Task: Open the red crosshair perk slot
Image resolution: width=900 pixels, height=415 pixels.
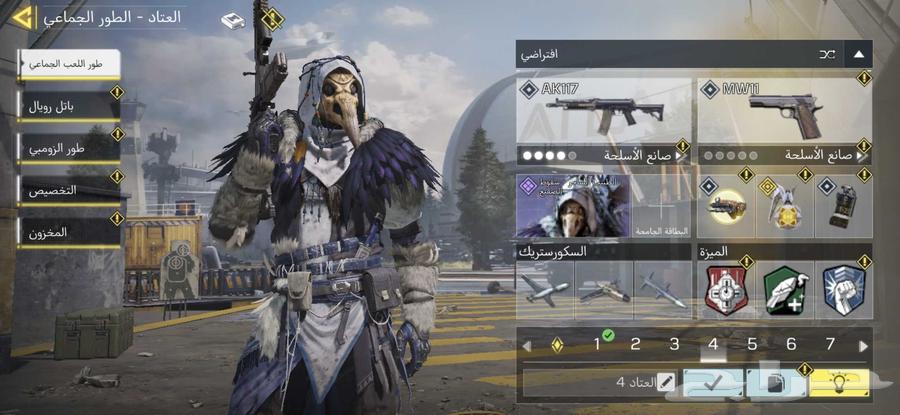Action: click(x=723, y=290)
